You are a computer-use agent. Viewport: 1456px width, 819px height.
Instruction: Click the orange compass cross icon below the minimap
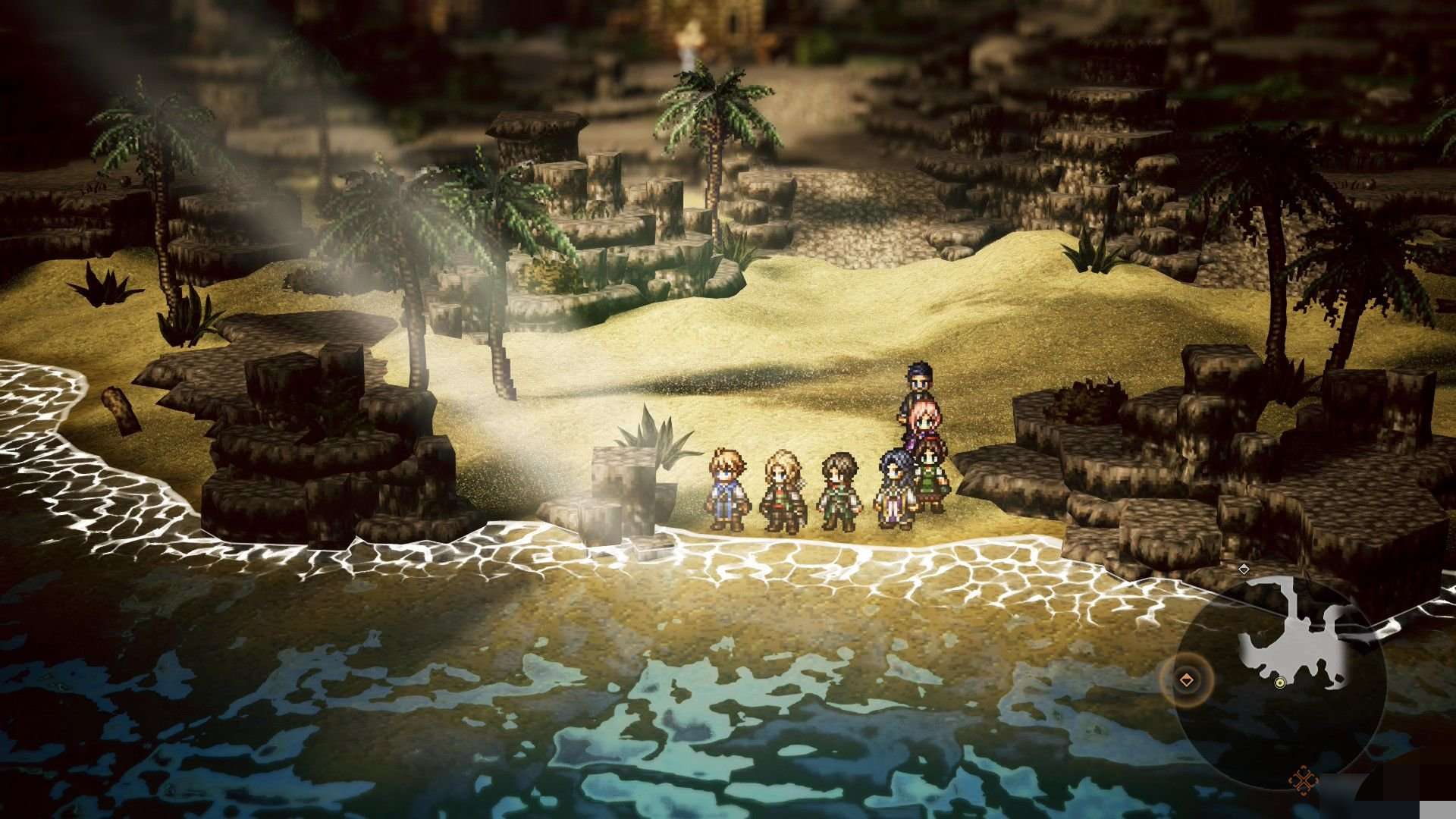click(x=1304, y=781)
